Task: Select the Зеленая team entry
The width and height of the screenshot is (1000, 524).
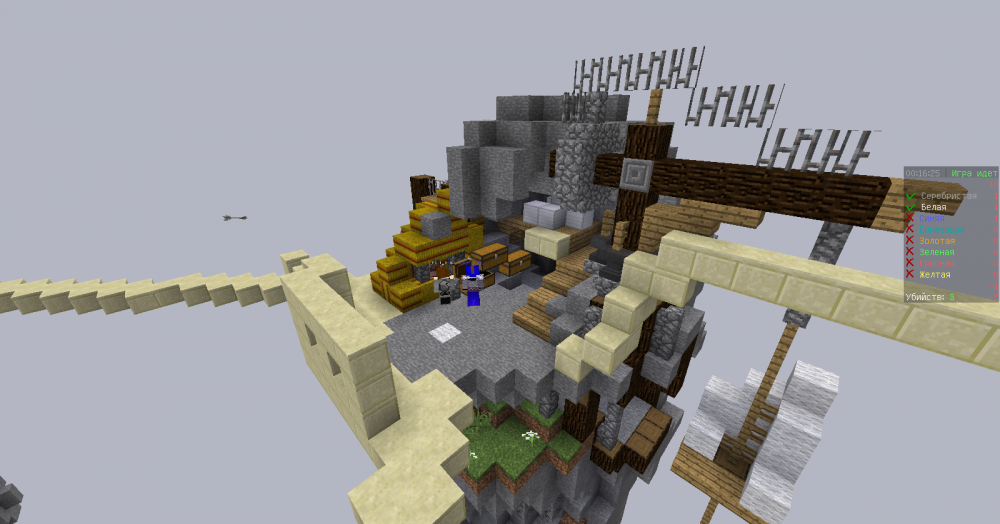Action: coord(937,252)
